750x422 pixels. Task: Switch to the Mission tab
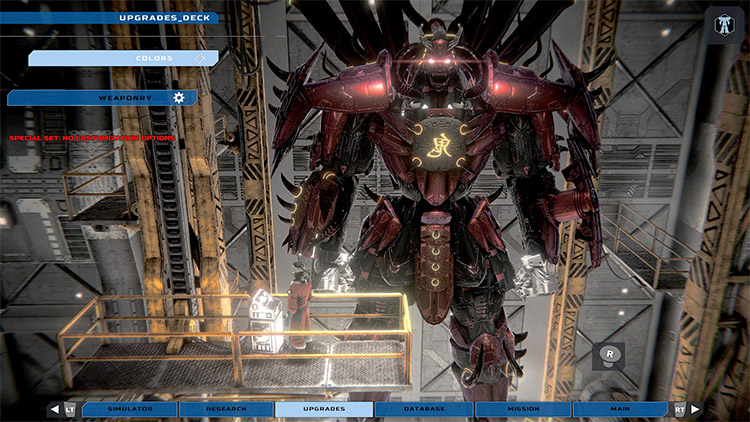tap(521, 409)
